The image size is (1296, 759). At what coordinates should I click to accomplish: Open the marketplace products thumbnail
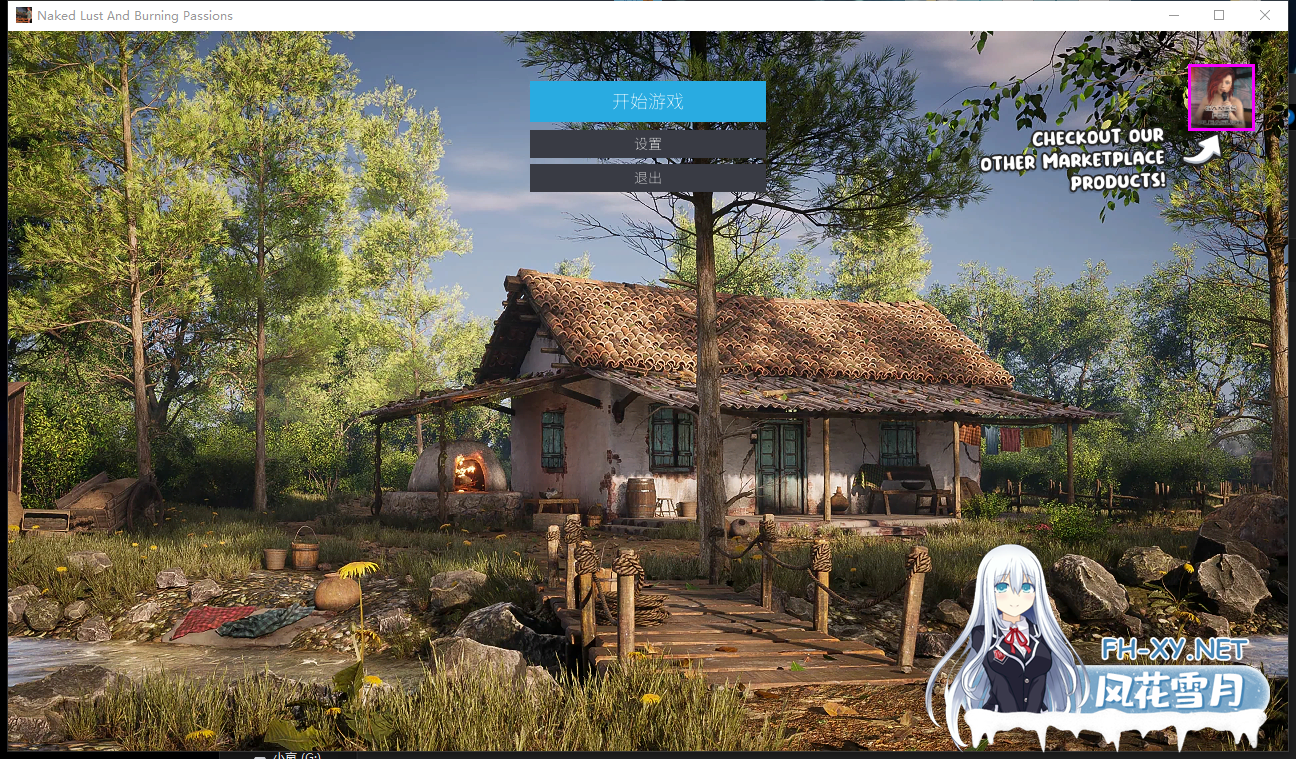click(x=1220, y=97)
